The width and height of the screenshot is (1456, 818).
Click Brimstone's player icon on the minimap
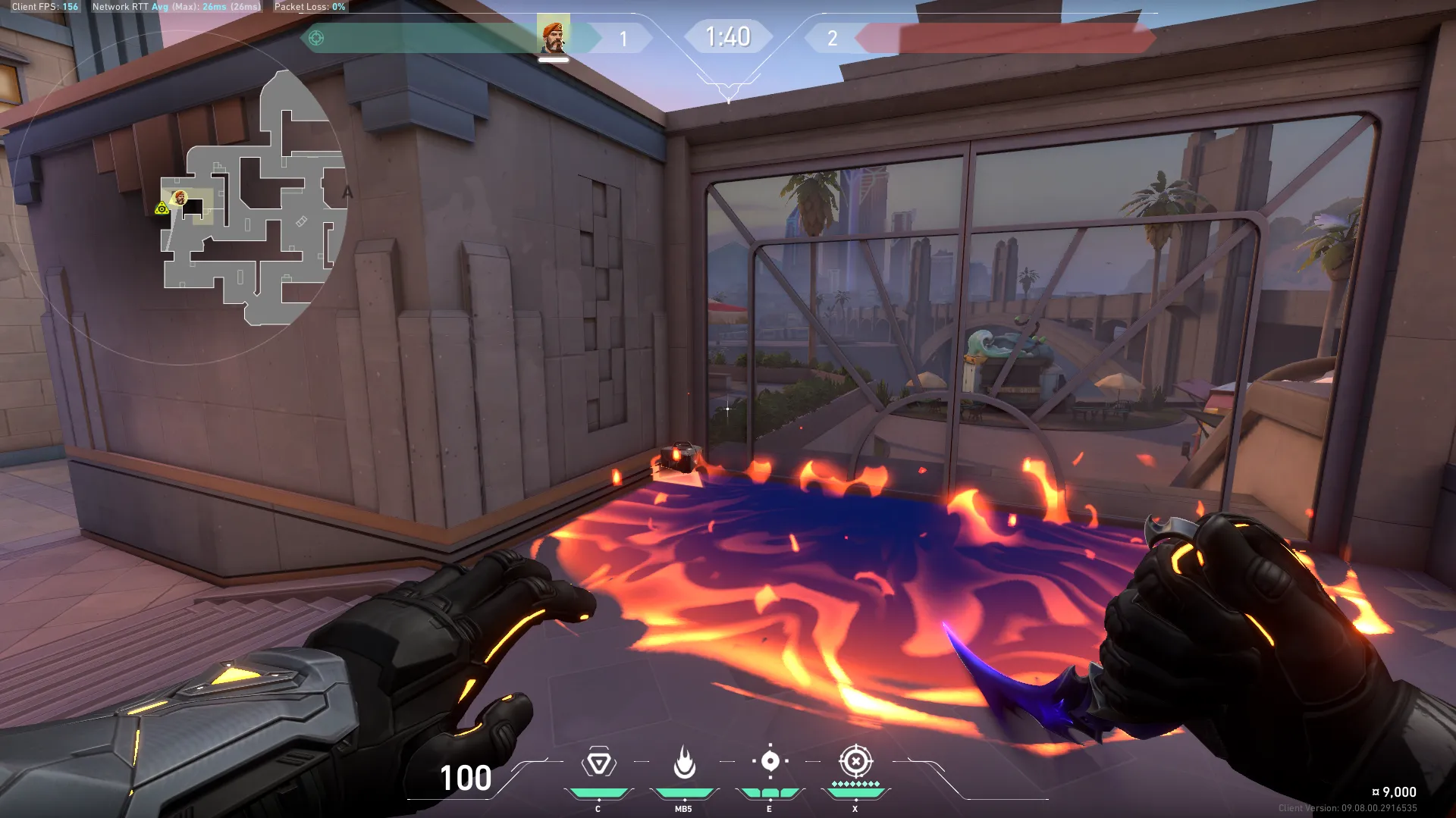point(179,198)
